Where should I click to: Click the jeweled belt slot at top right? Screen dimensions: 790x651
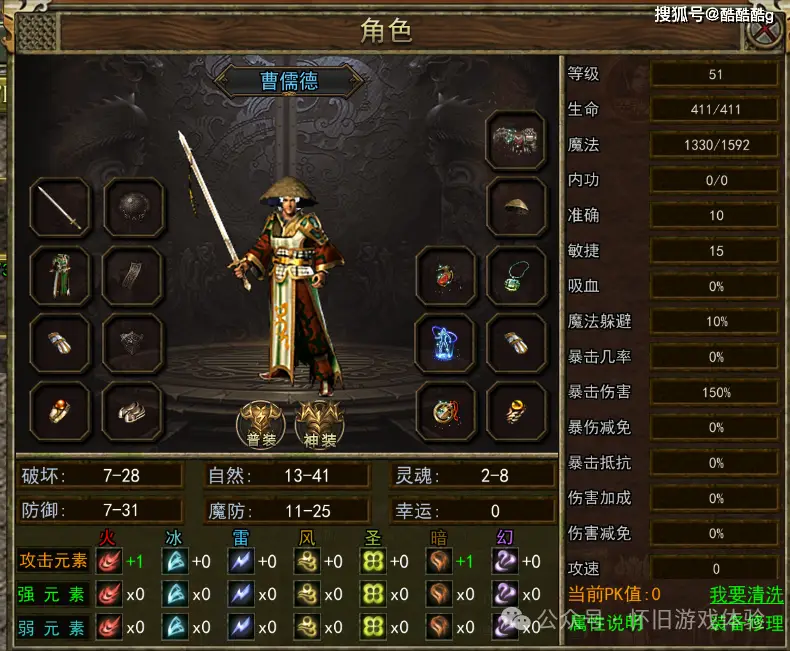[x=516, y=141]
